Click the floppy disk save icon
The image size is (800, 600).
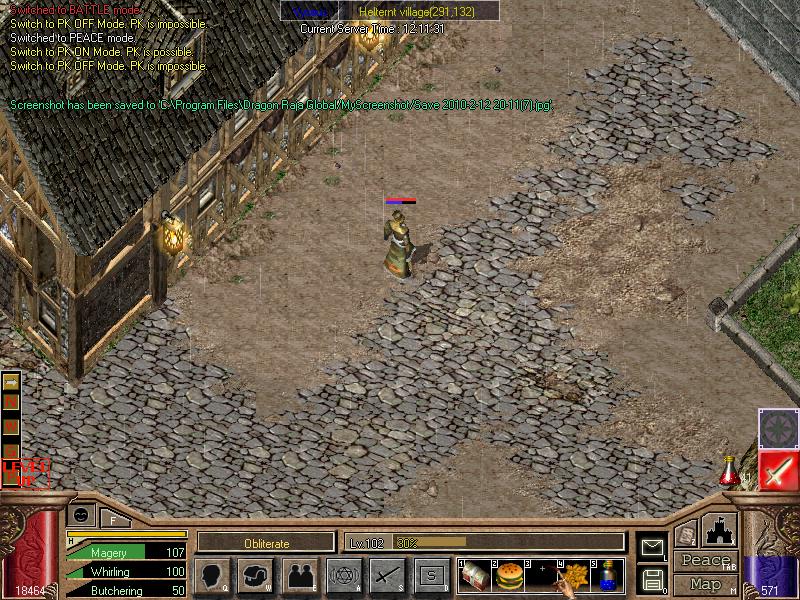(652, 579)
